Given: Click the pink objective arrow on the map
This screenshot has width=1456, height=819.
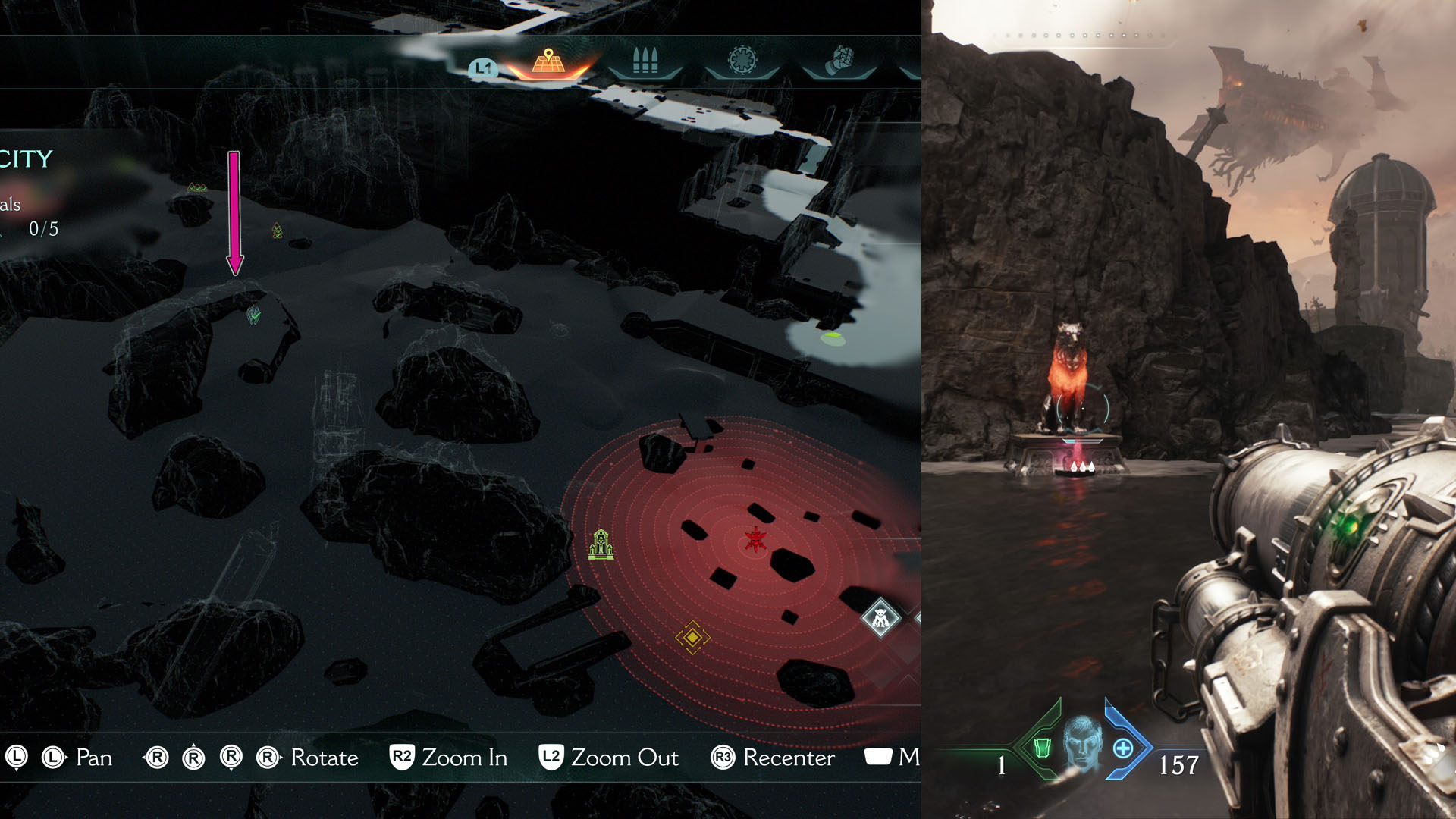Looking at the screenshot, I should coord(233,212).
